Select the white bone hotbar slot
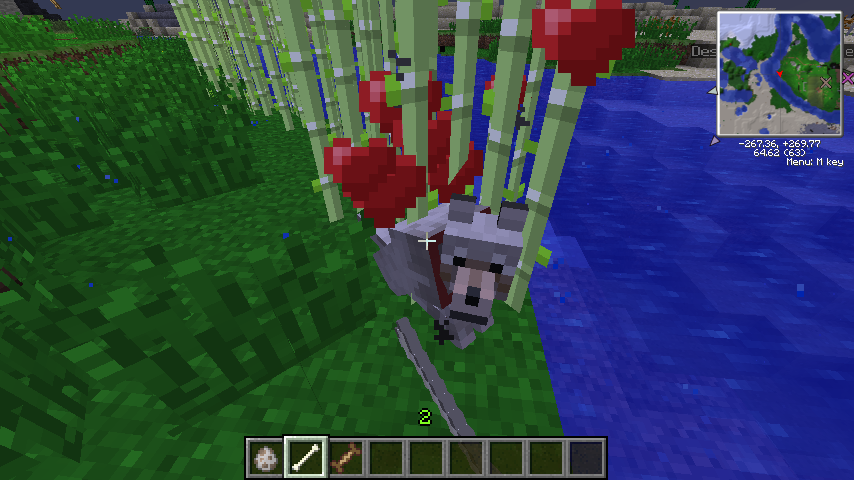 [x=305, y=457]
